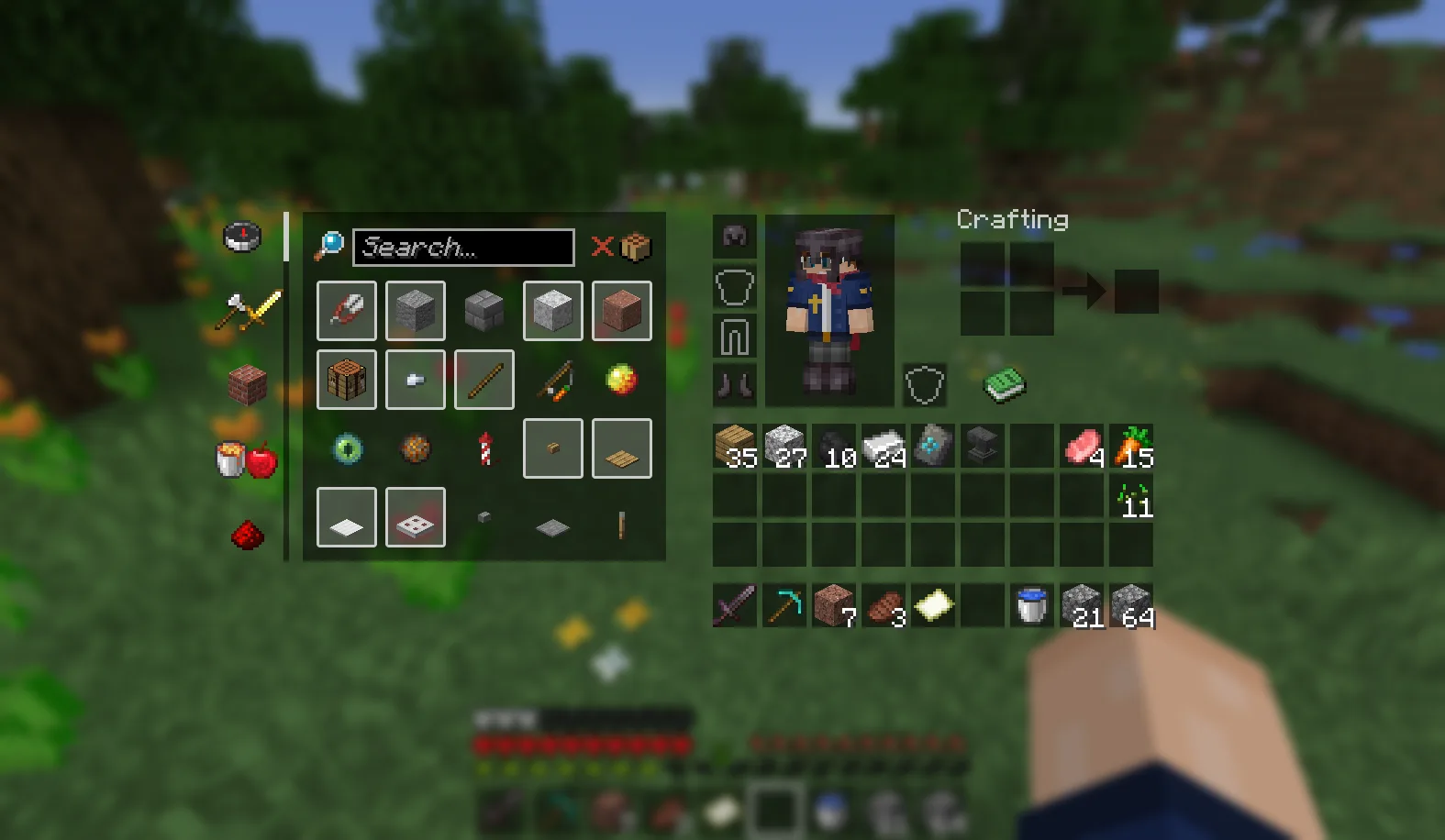Toggle the craftable-only filter via crafting table icon
This screenshot has height=840, width=1445.
(x=634, y=246)
